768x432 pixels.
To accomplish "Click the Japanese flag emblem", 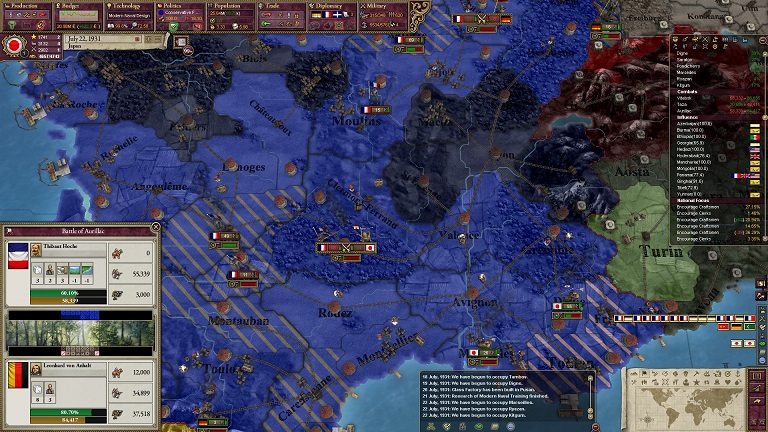I will (15, 45).
